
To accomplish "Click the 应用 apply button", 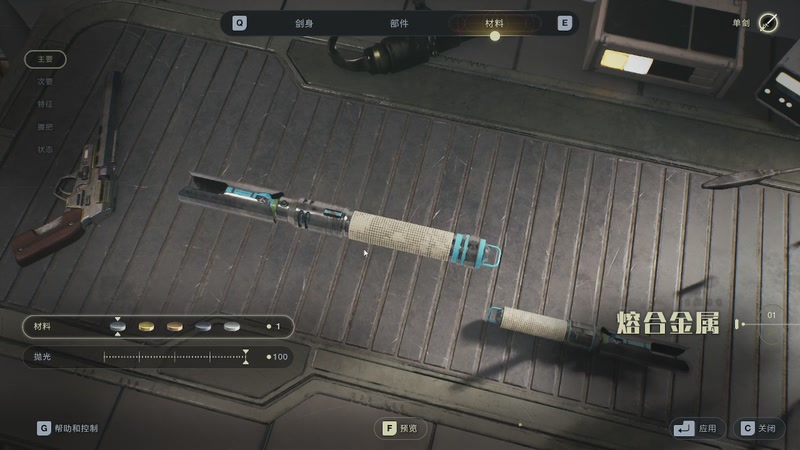I will (697, 428).
